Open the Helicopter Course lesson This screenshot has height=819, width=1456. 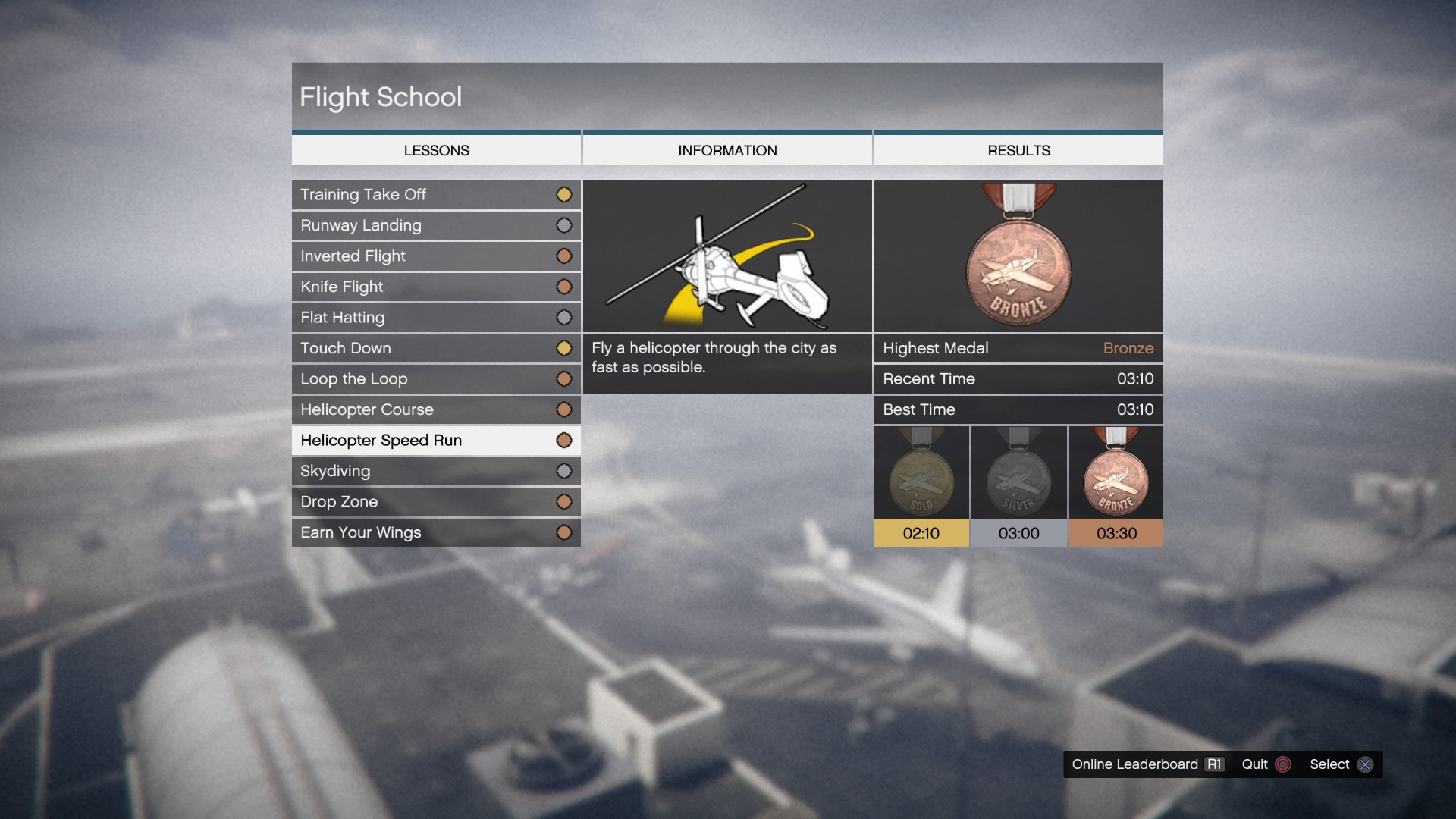coord(436,409)
